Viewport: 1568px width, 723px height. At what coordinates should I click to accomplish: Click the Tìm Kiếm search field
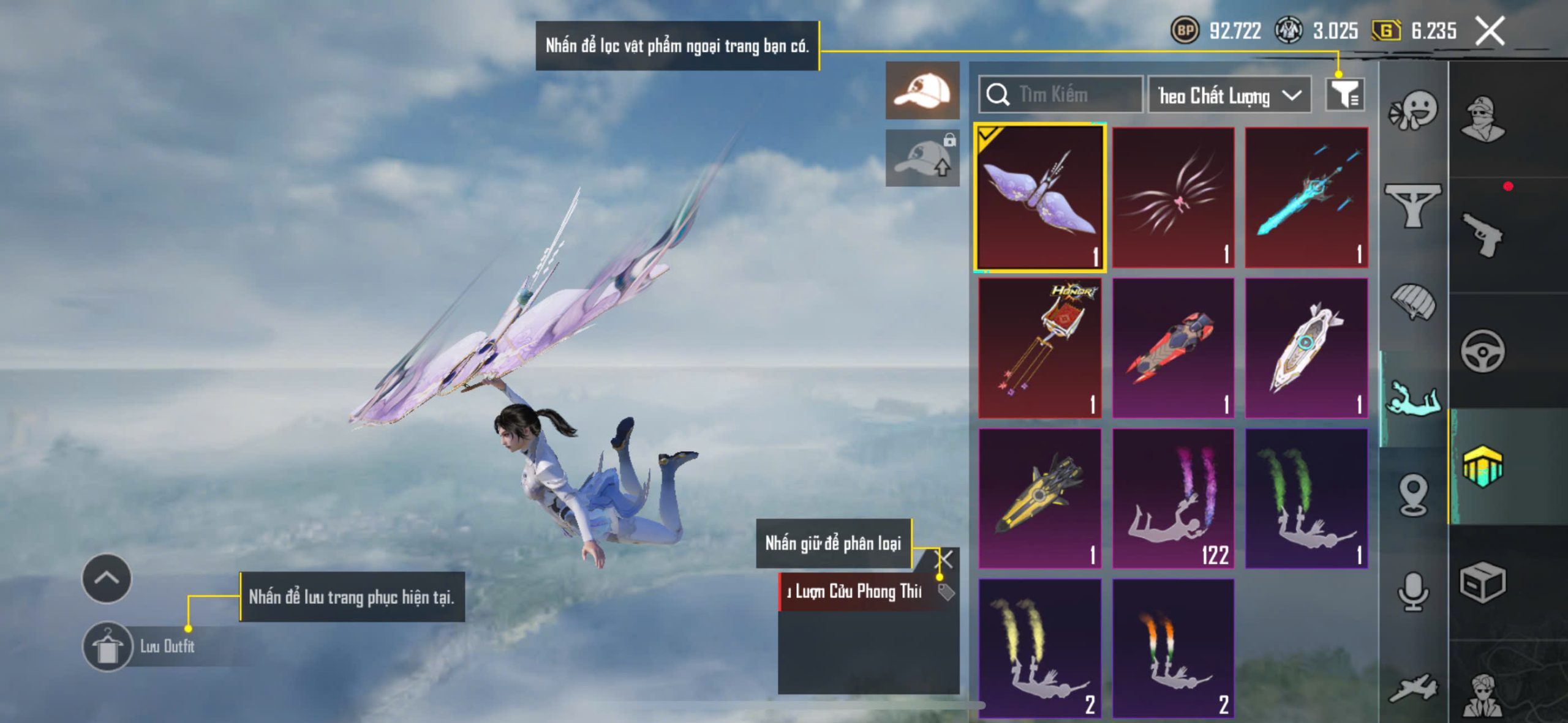click(1061, 95)
